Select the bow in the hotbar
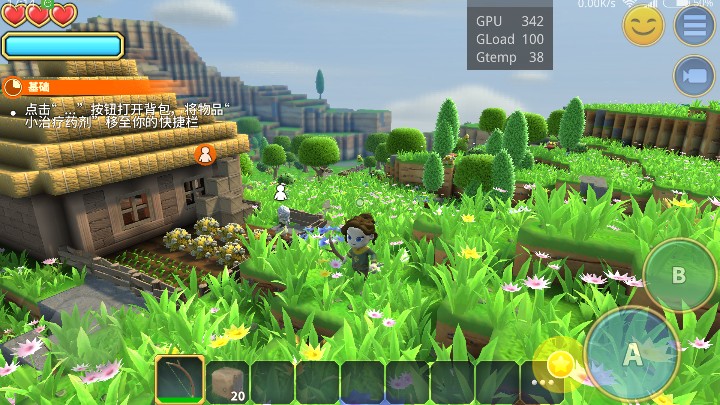The height and width of the screenshot is (405, 720). tap(180, 381)
